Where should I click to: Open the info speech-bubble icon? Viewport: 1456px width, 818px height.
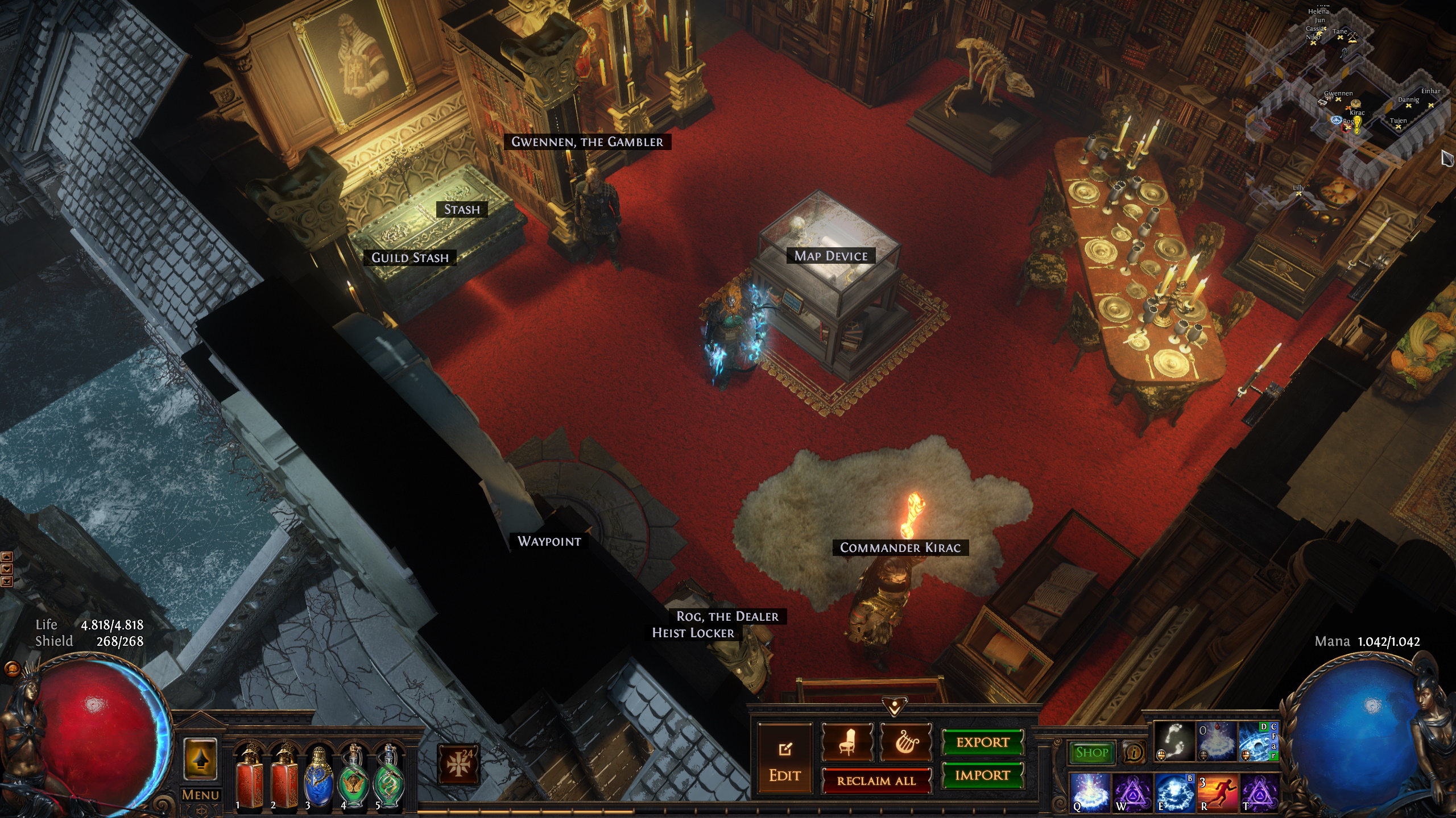[x=1134, y=753]
